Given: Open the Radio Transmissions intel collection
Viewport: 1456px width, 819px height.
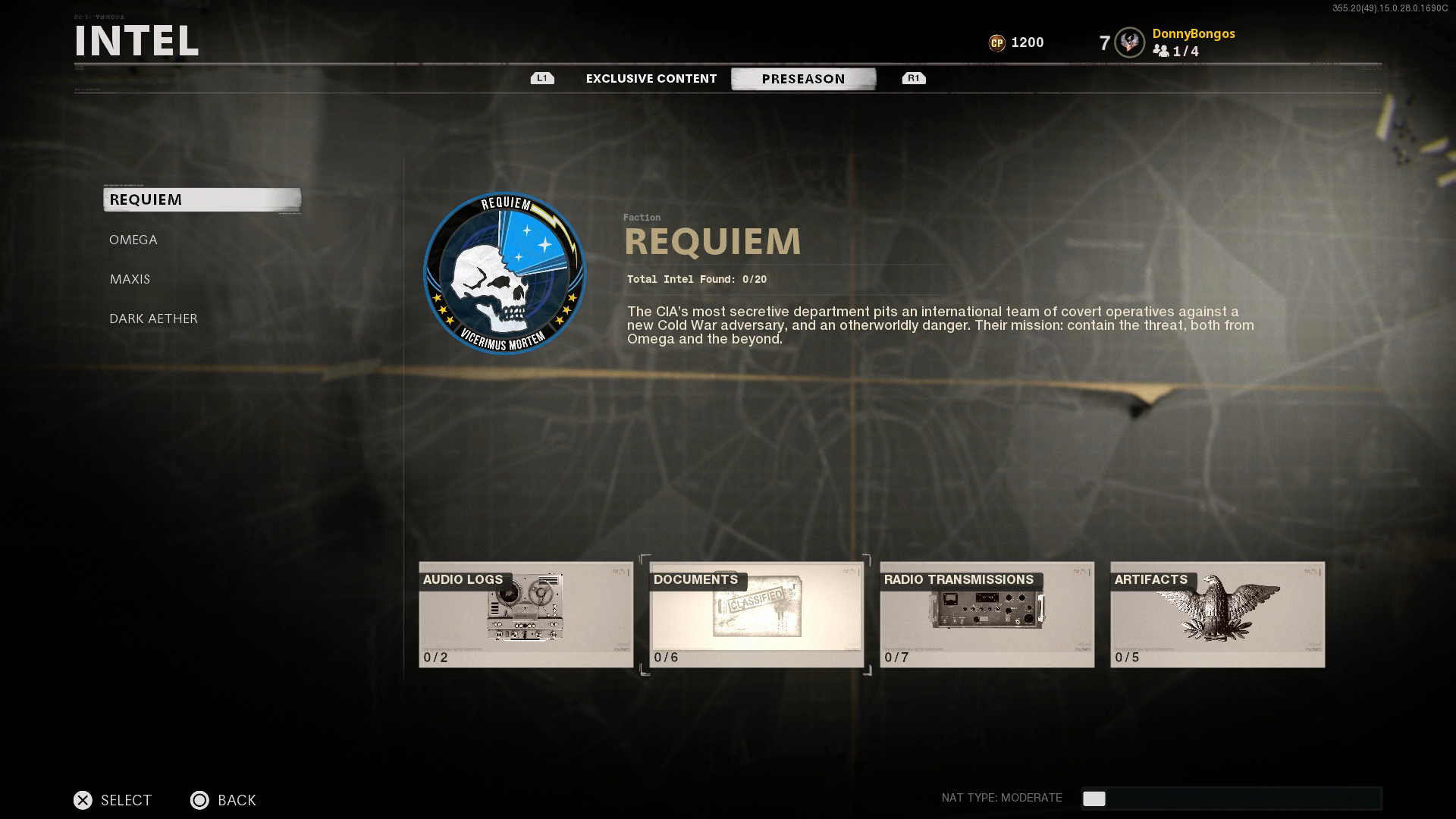Looking at the screenshot, I should [987, 614].
